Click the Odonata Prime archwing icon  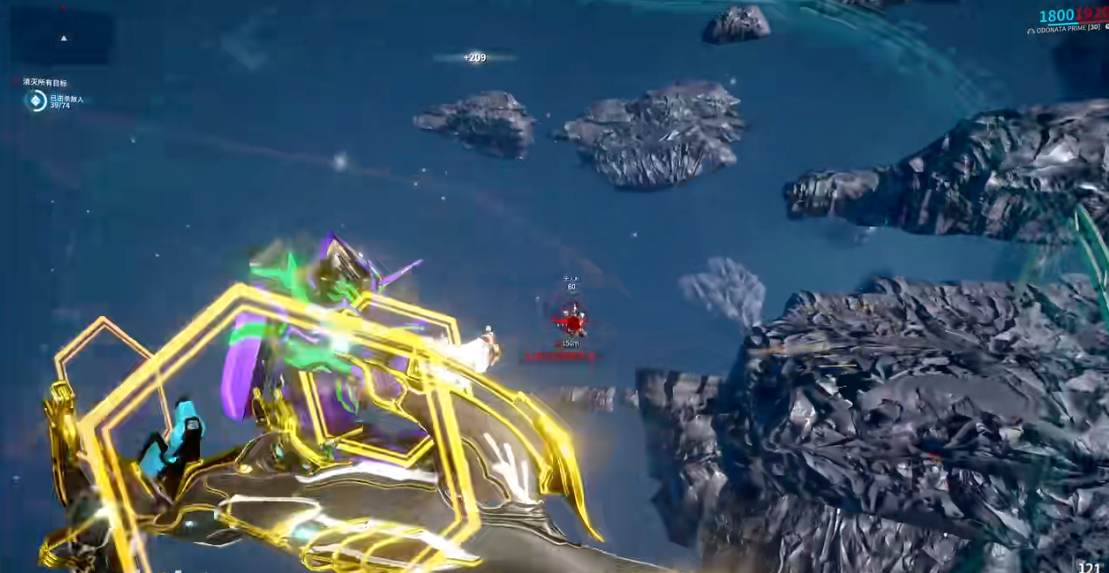[1032, 31]
